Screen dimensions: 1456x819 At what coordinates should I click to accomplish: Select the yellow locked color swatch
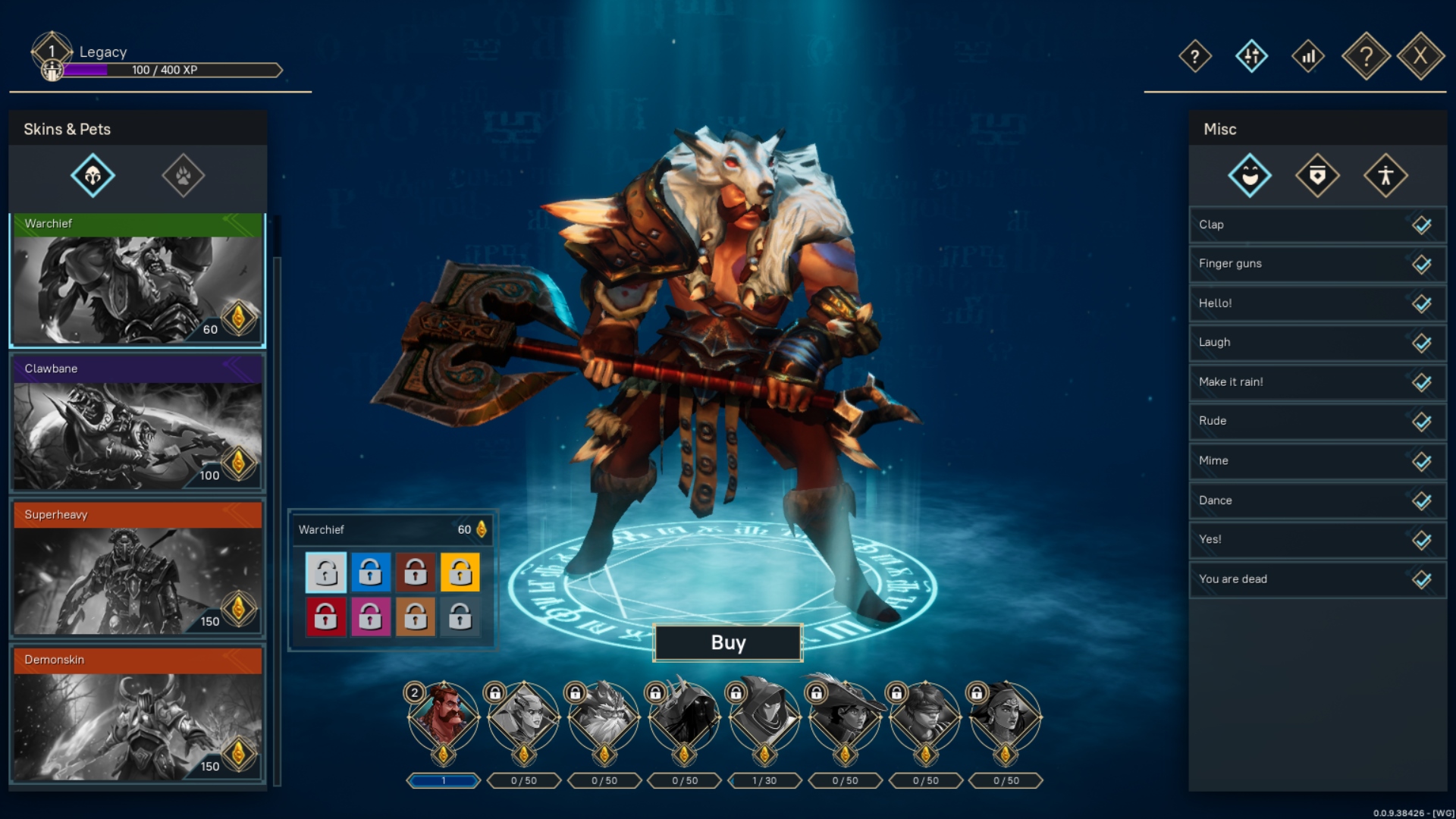tap(460, 572)
